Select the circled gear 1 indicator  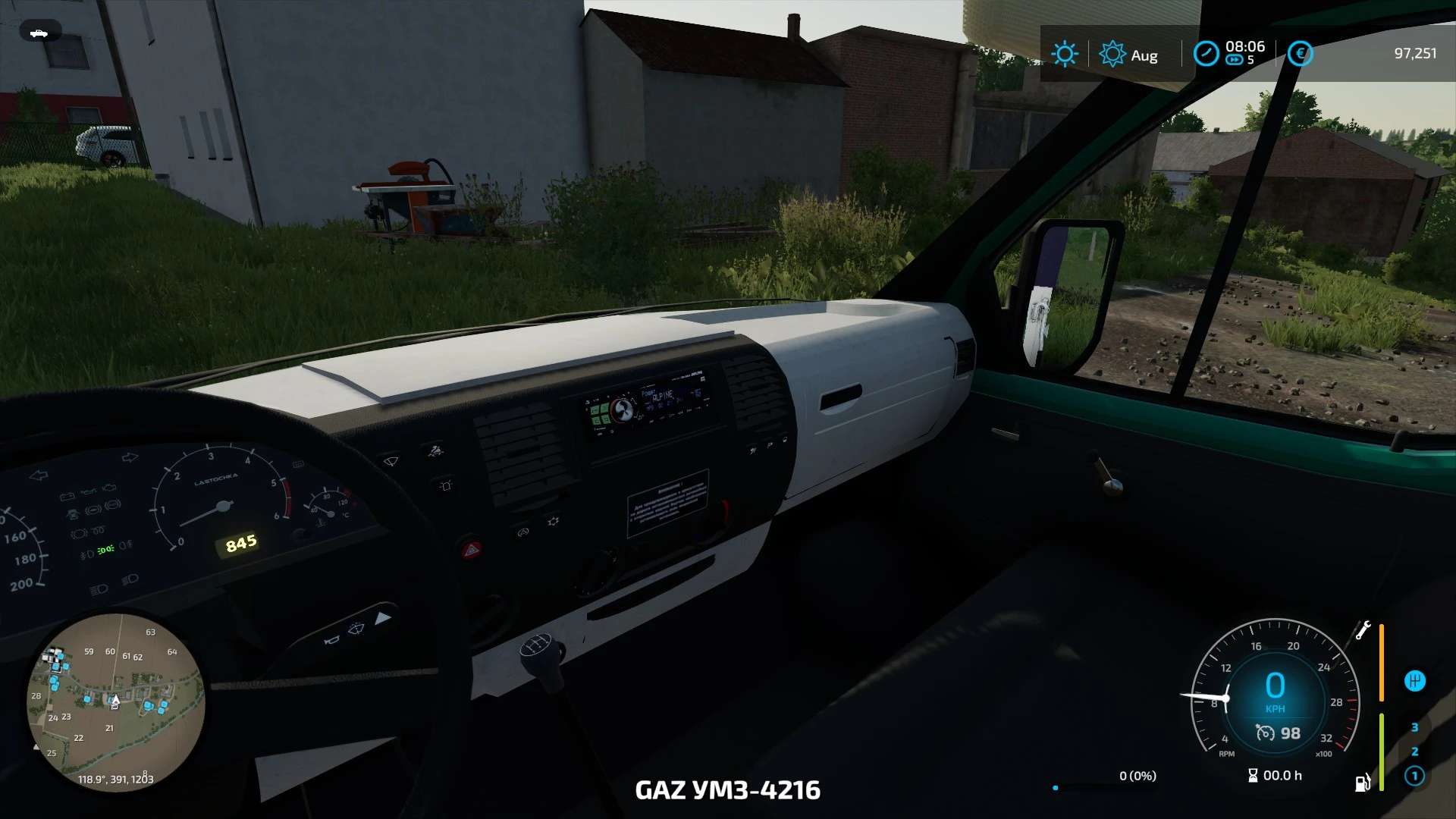(1414, 776)
